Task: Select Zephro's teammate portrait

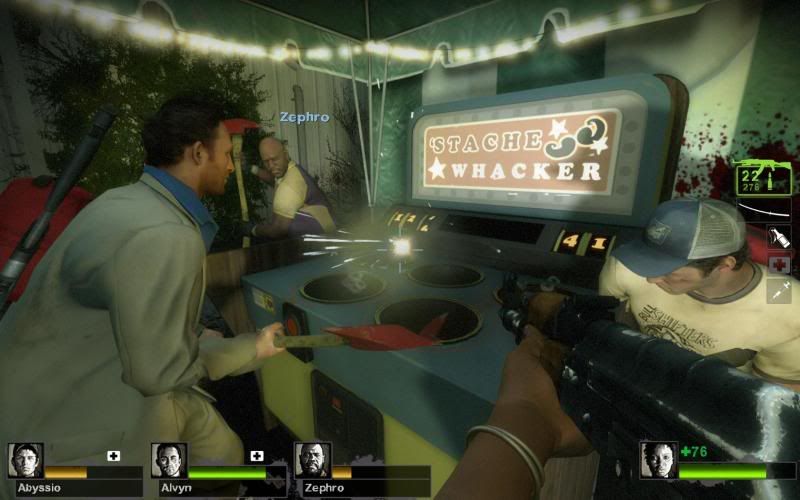Action: (312, 460)
